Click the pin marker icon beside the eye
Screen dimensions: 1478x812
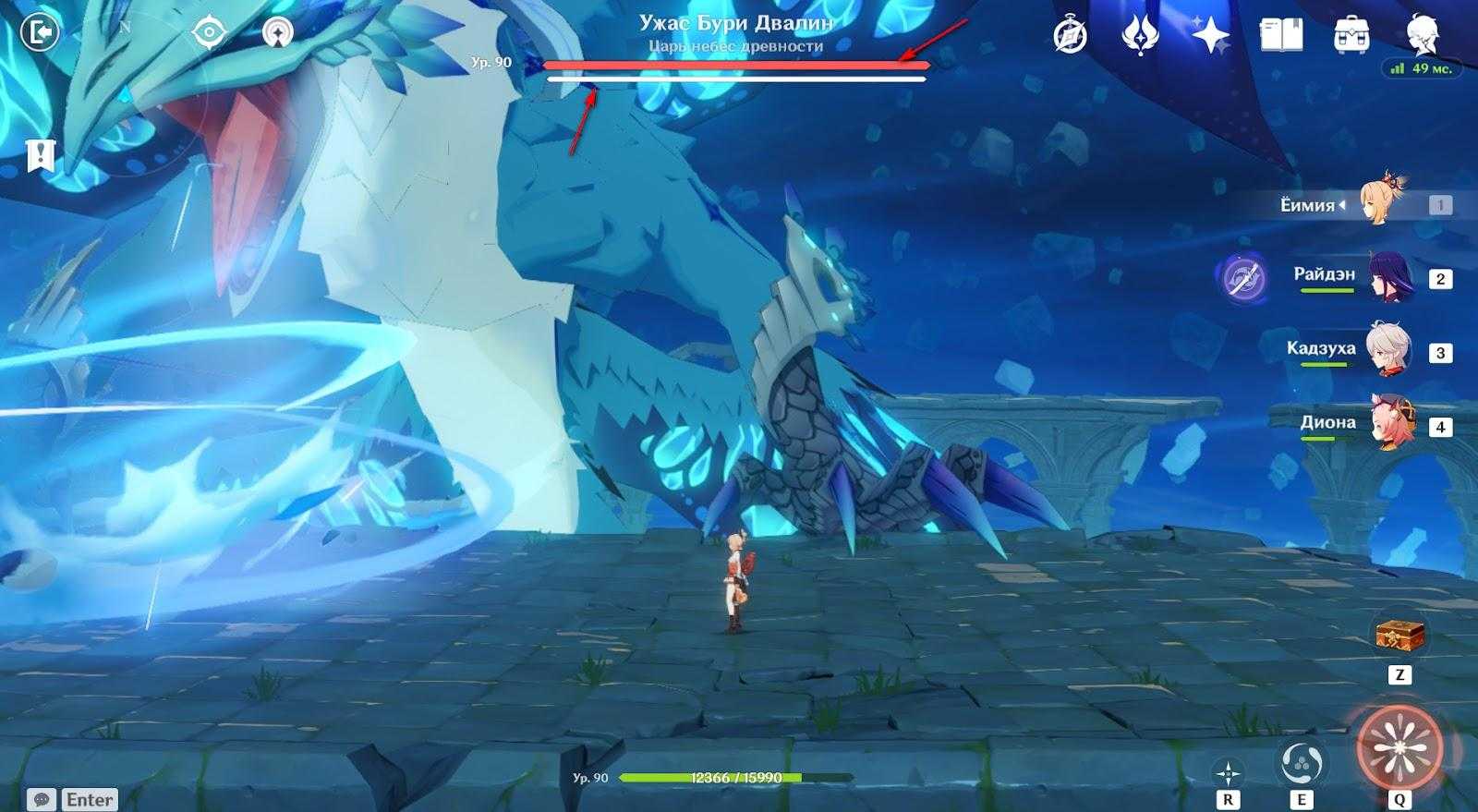coord(274,33)
